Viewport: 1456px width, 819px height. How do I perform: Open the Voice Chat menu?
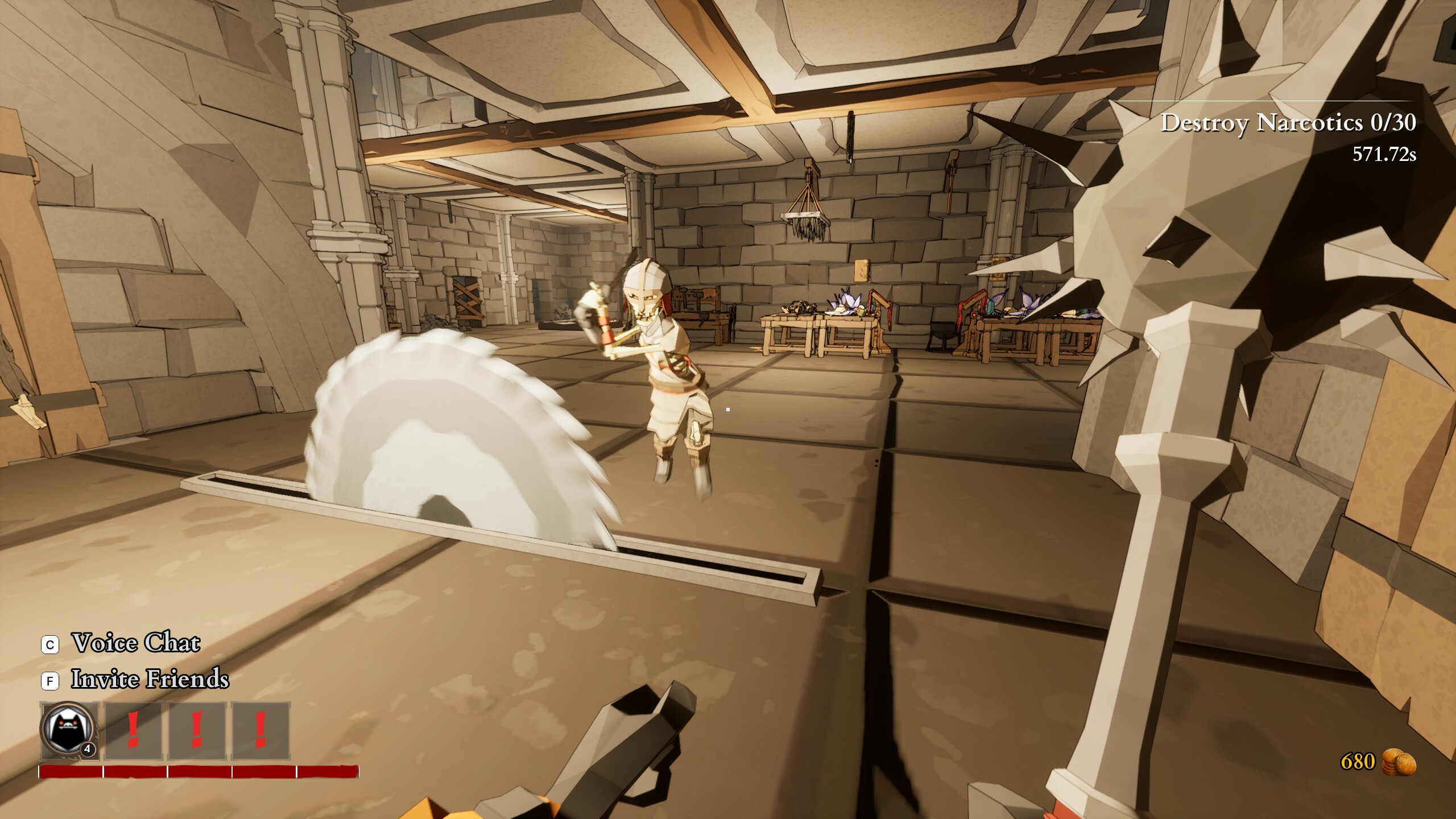[135, 643]
